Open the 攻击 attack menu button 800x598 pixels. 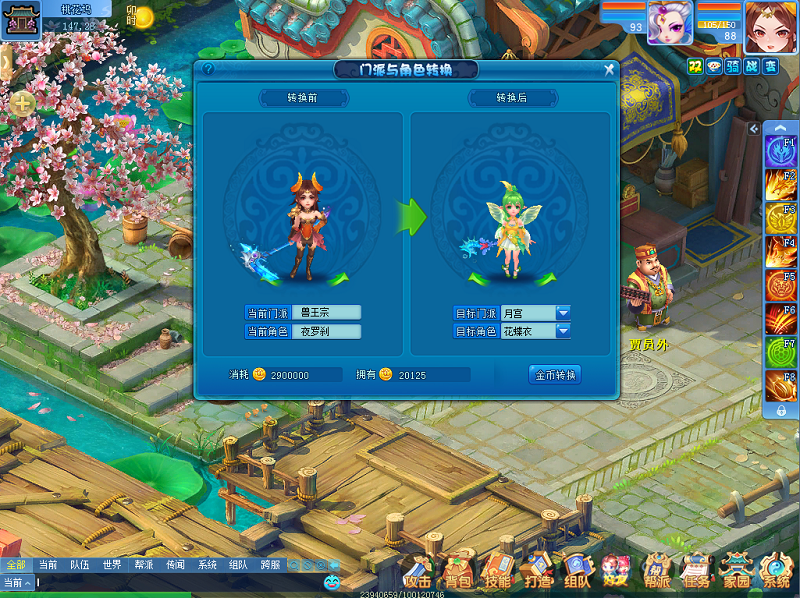point(418,571)
